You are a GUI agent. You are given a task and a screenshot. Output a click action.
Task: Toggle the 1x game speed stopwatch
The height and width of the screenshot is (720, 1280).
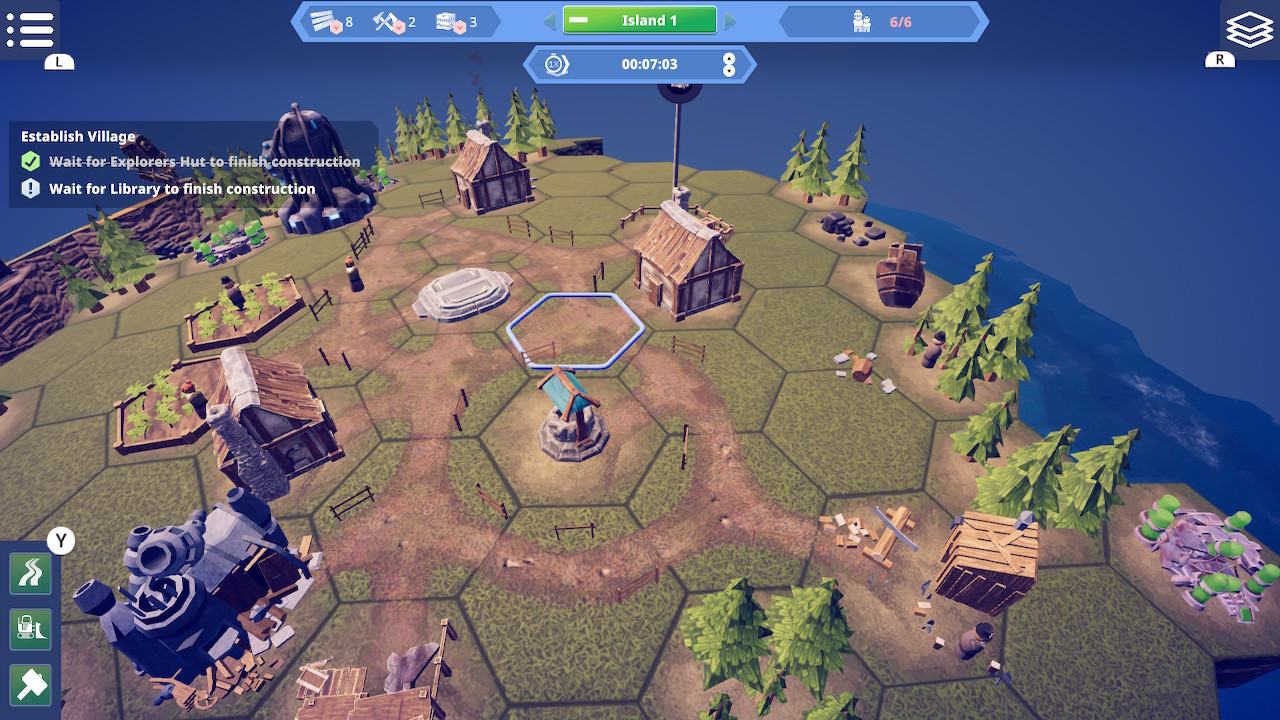point(556,65)
